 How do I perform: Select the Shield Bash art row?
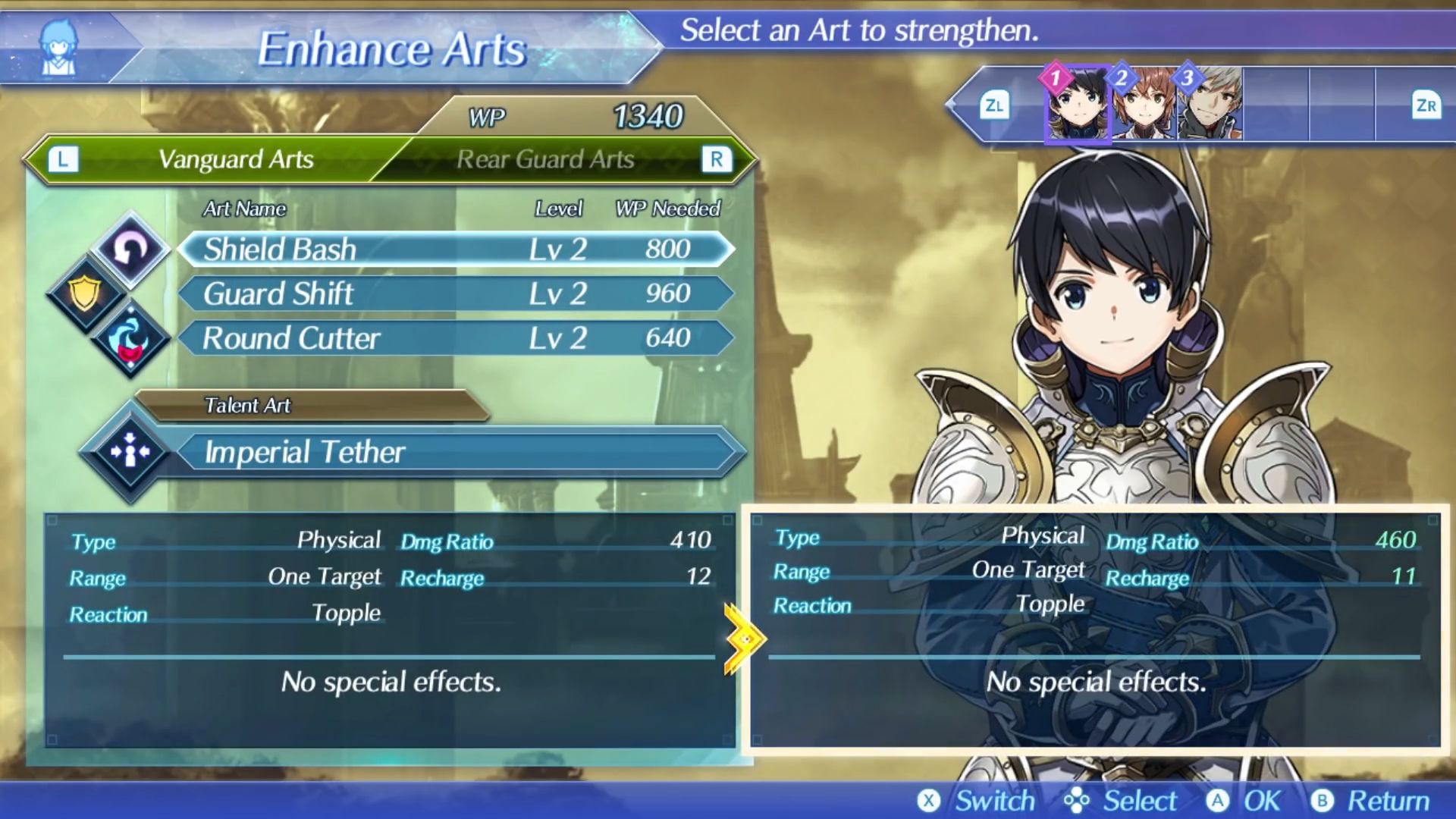(455, 249)
